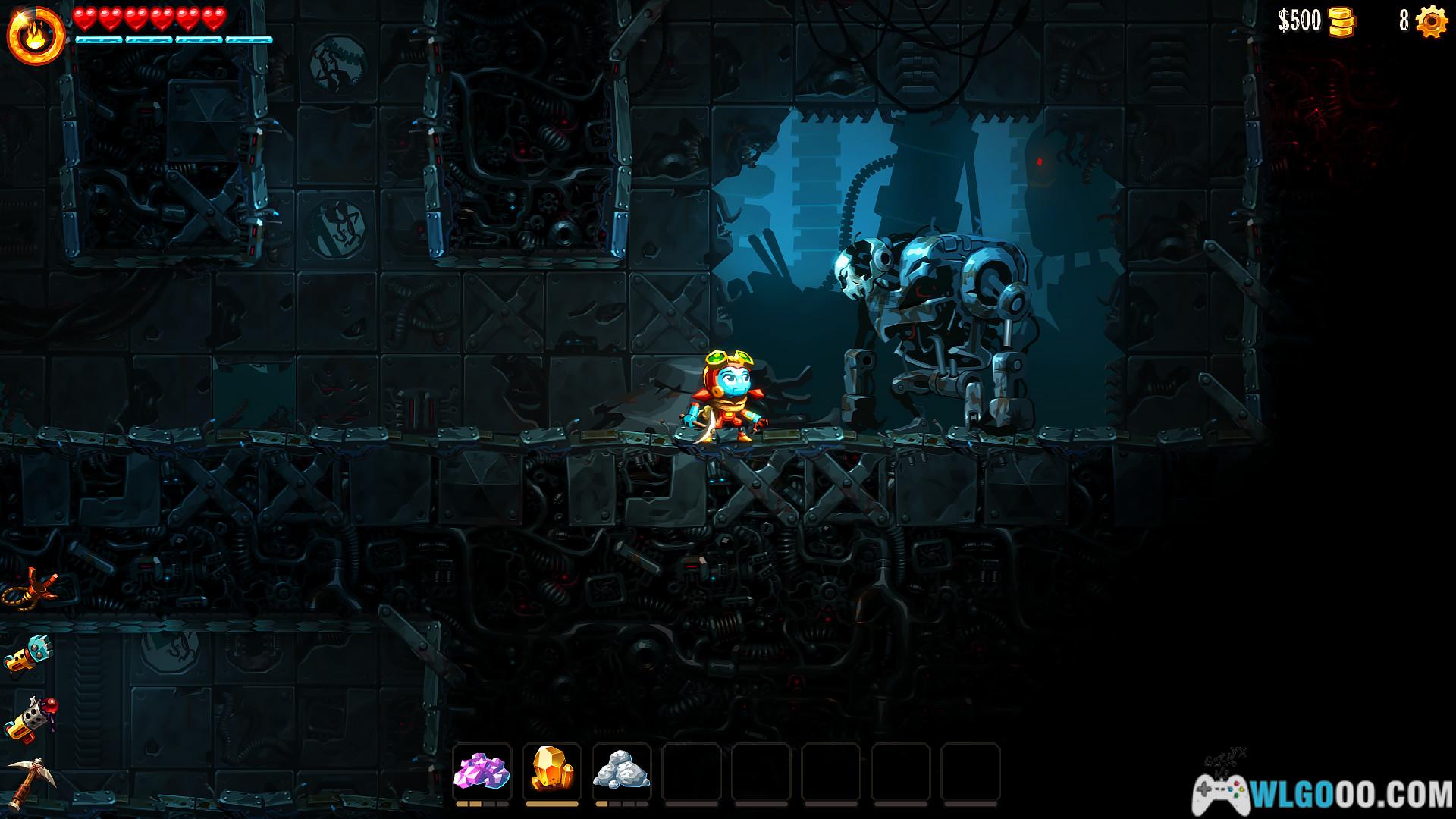Click the flame lamp icon
This screenshot has height=819, width=1456.
coord(36,36)
